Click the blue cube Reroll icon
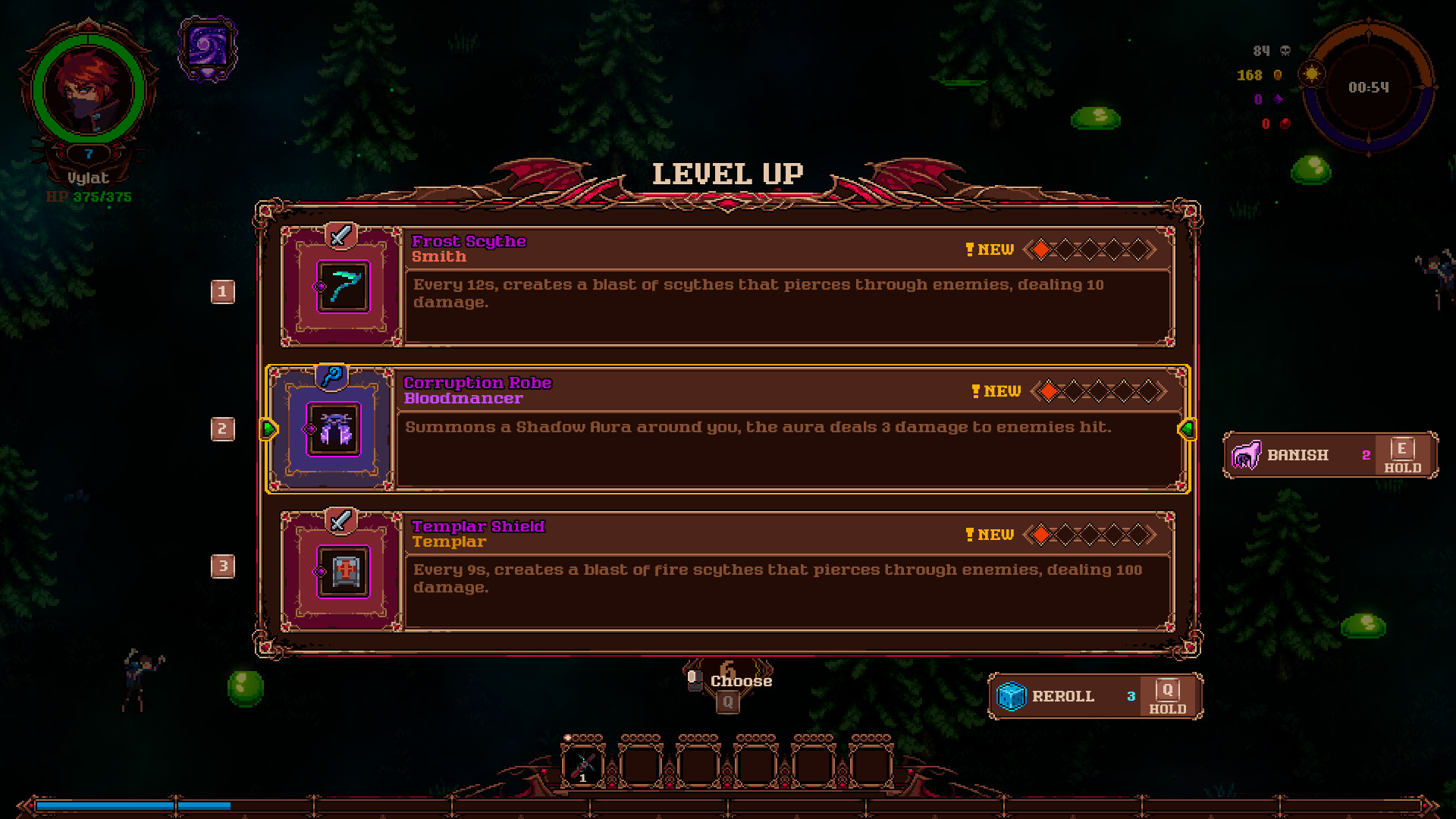Image resolution: width=1456 pixels, height=819 pixels. pos(1012,695)
